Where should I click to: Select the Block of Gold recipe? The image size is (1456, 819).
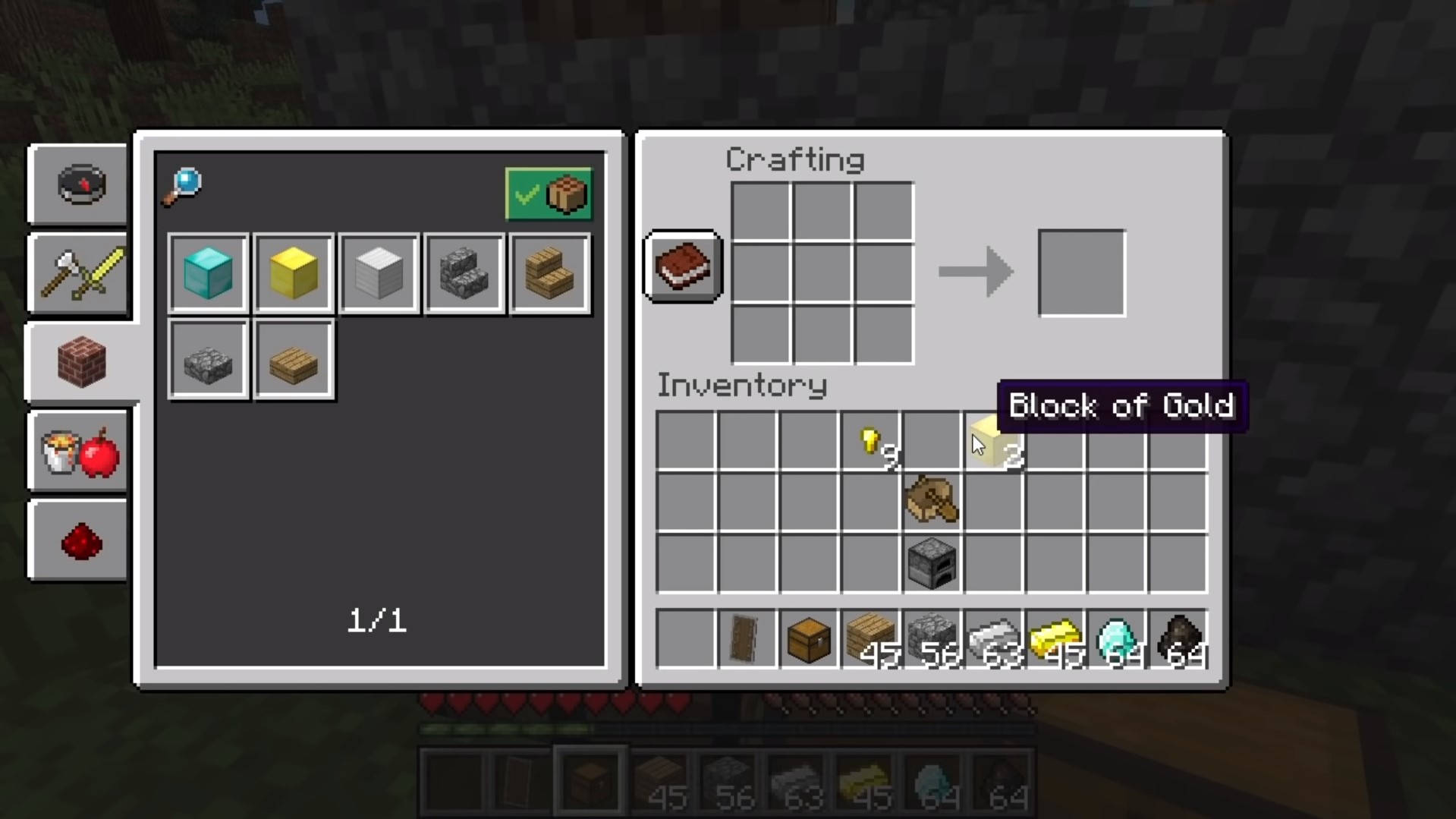point(294,273)
